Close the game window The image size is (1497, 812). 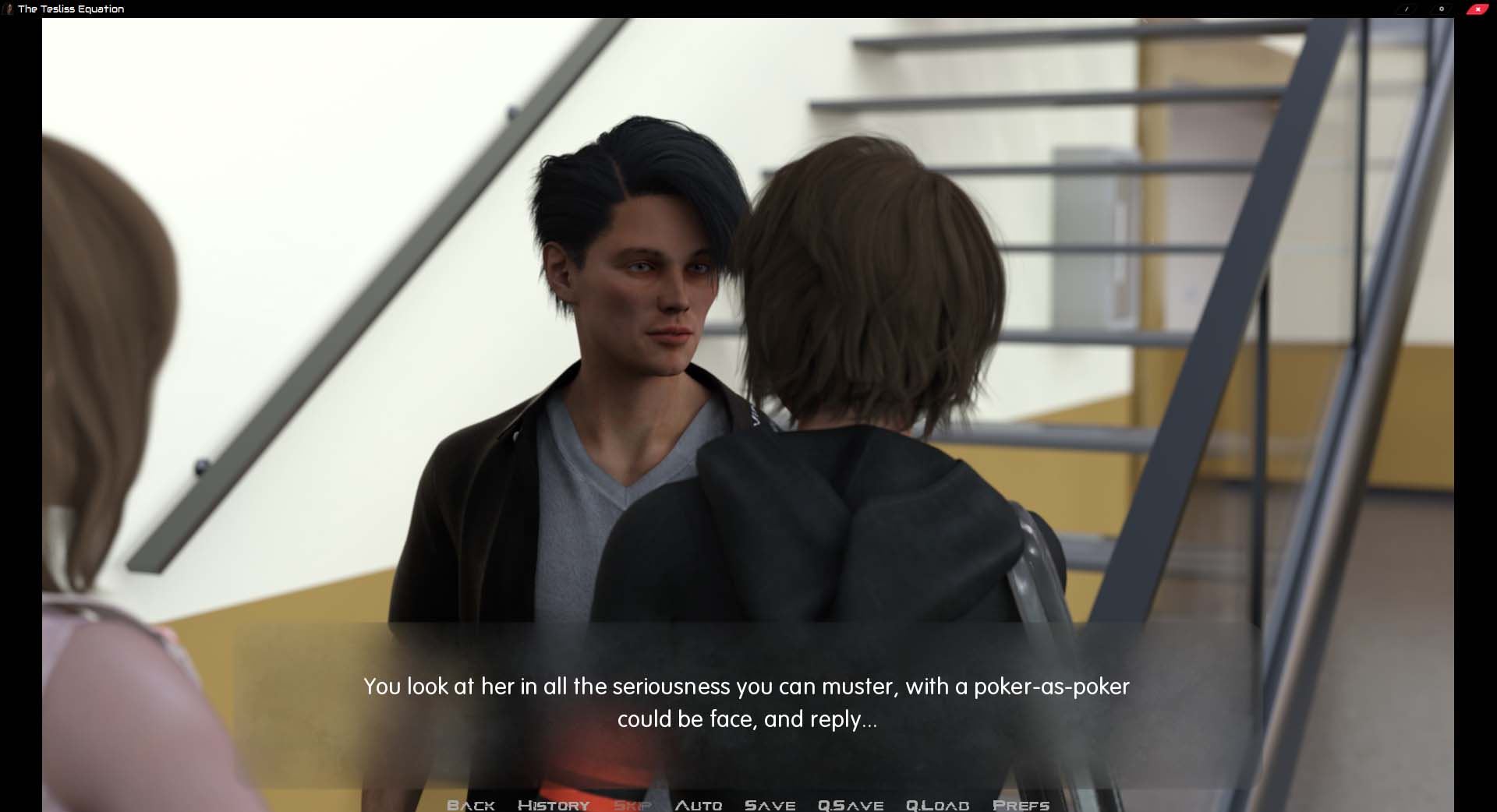(x=1478, y=9)
